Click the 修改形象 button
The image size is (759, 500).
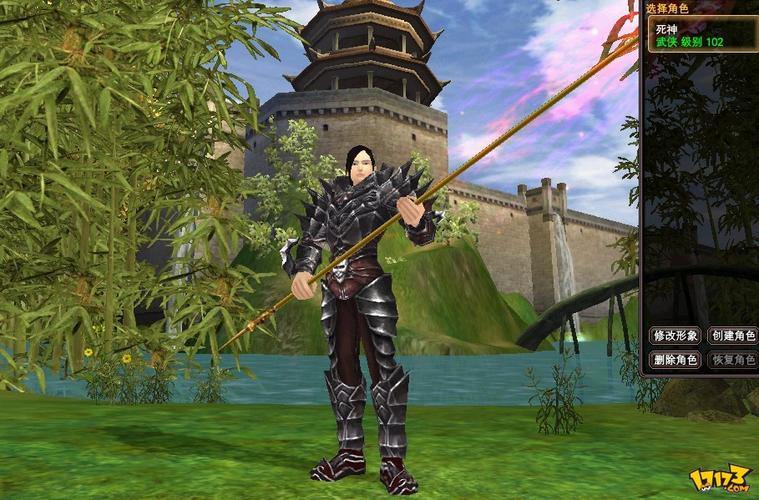(x=674, y=336)
